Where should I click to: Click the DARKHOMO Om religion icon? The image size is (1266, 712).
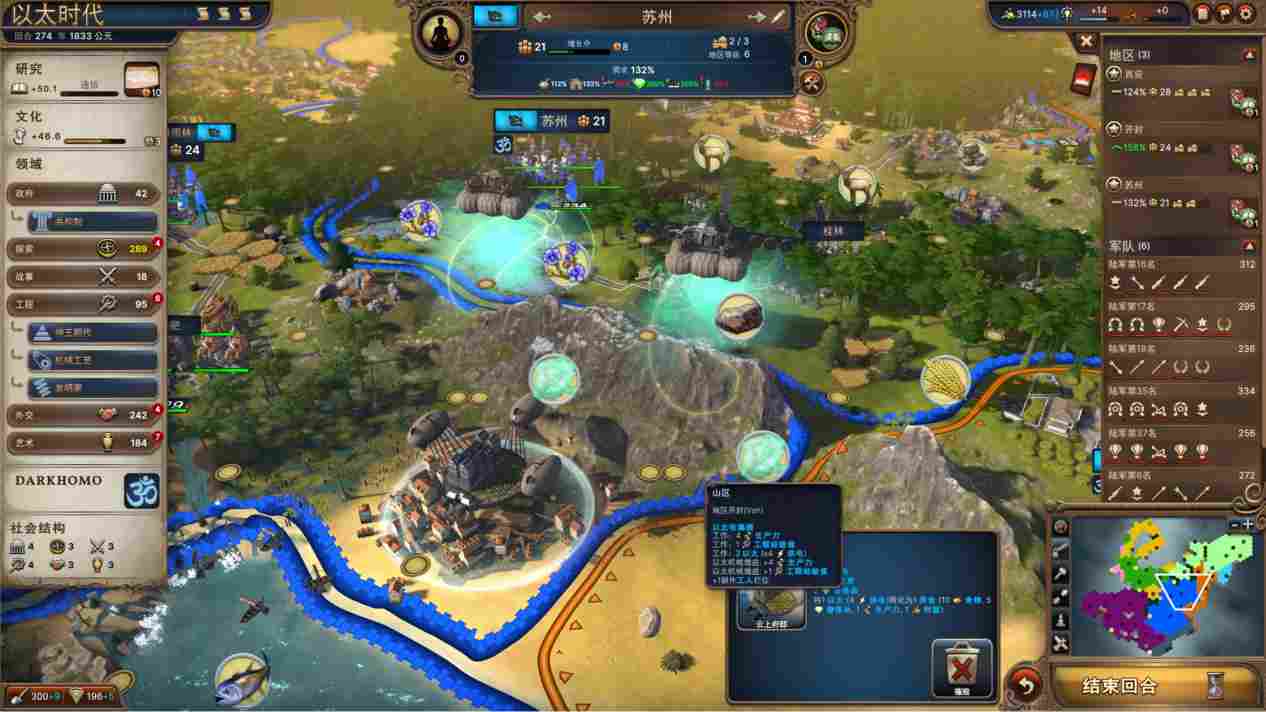pos(141,489)
